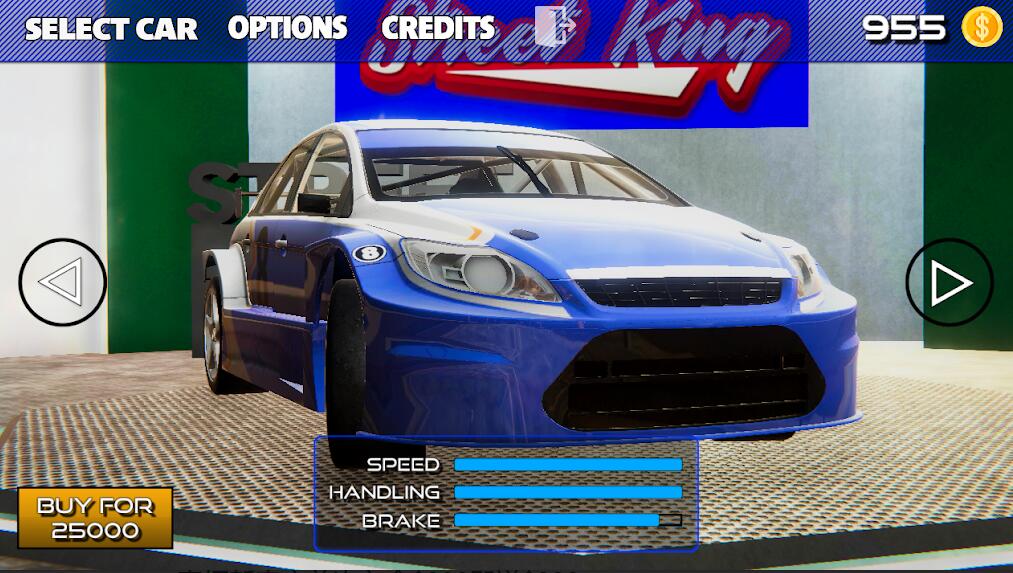
Task: Show the next car with right arrow
Action: (x=949, y=283)
